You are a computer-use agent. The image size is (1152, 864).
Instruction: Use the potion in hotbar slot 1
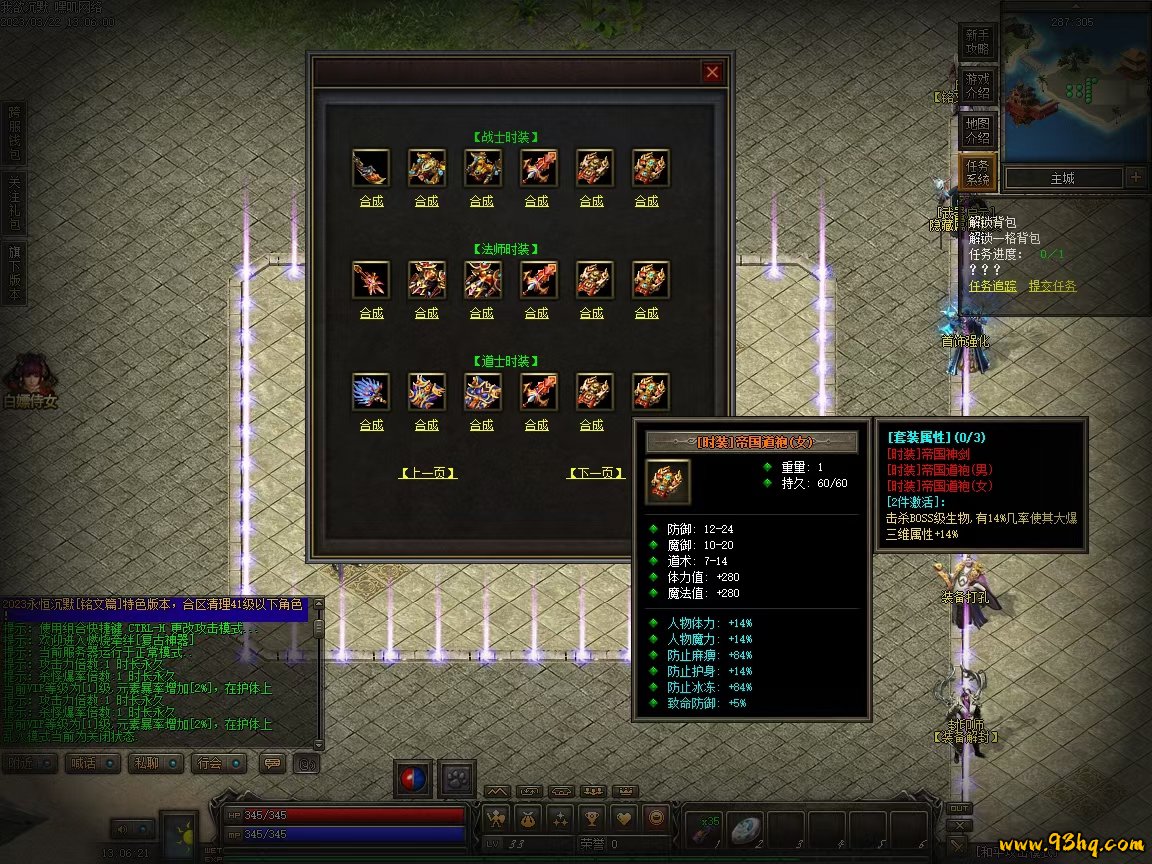point(705,829)
